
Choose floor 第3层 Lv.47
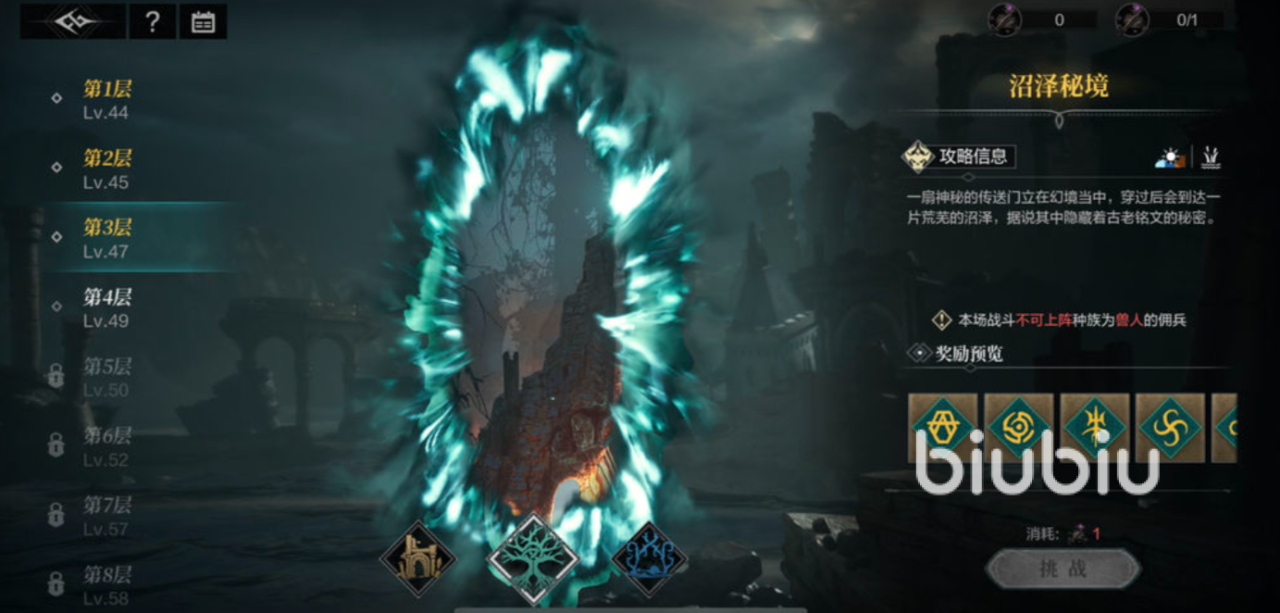tap(107, 238)
